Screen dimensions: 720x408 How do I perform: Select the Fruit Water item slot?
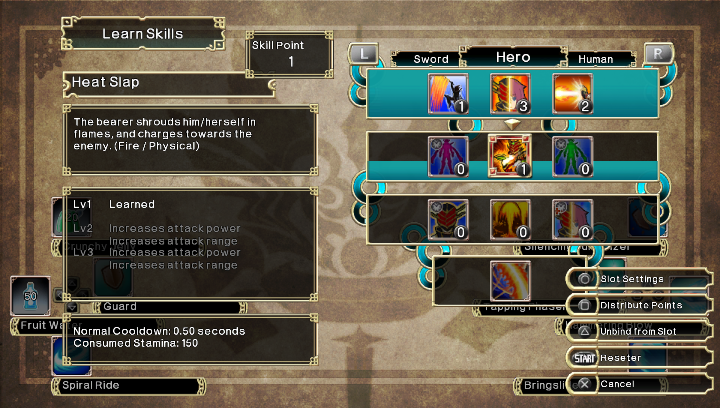[x=30, y=297]
